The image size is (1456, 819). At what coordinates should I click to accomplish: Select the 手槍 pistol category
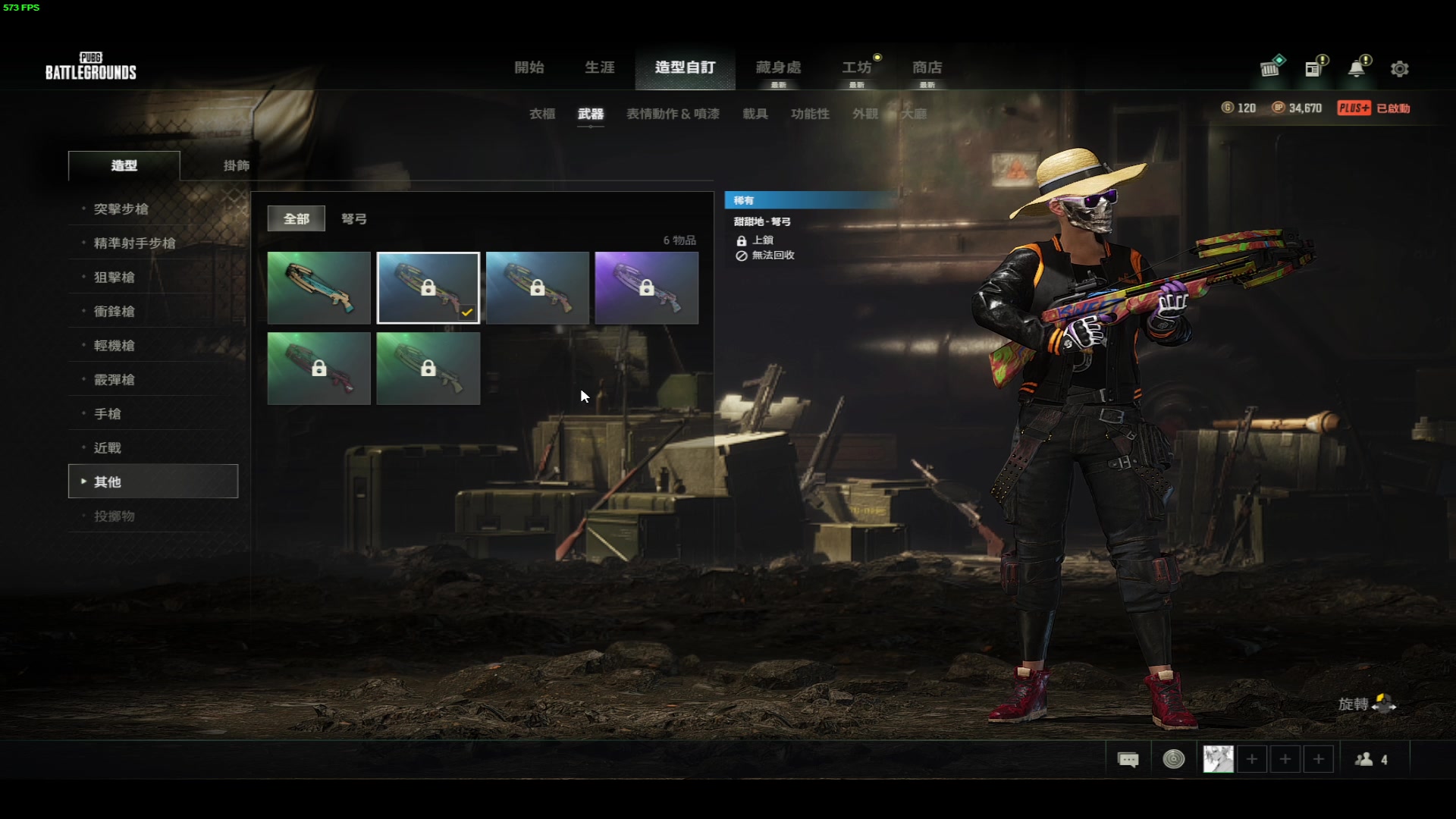pyautogui.click(x=108, y=413)
